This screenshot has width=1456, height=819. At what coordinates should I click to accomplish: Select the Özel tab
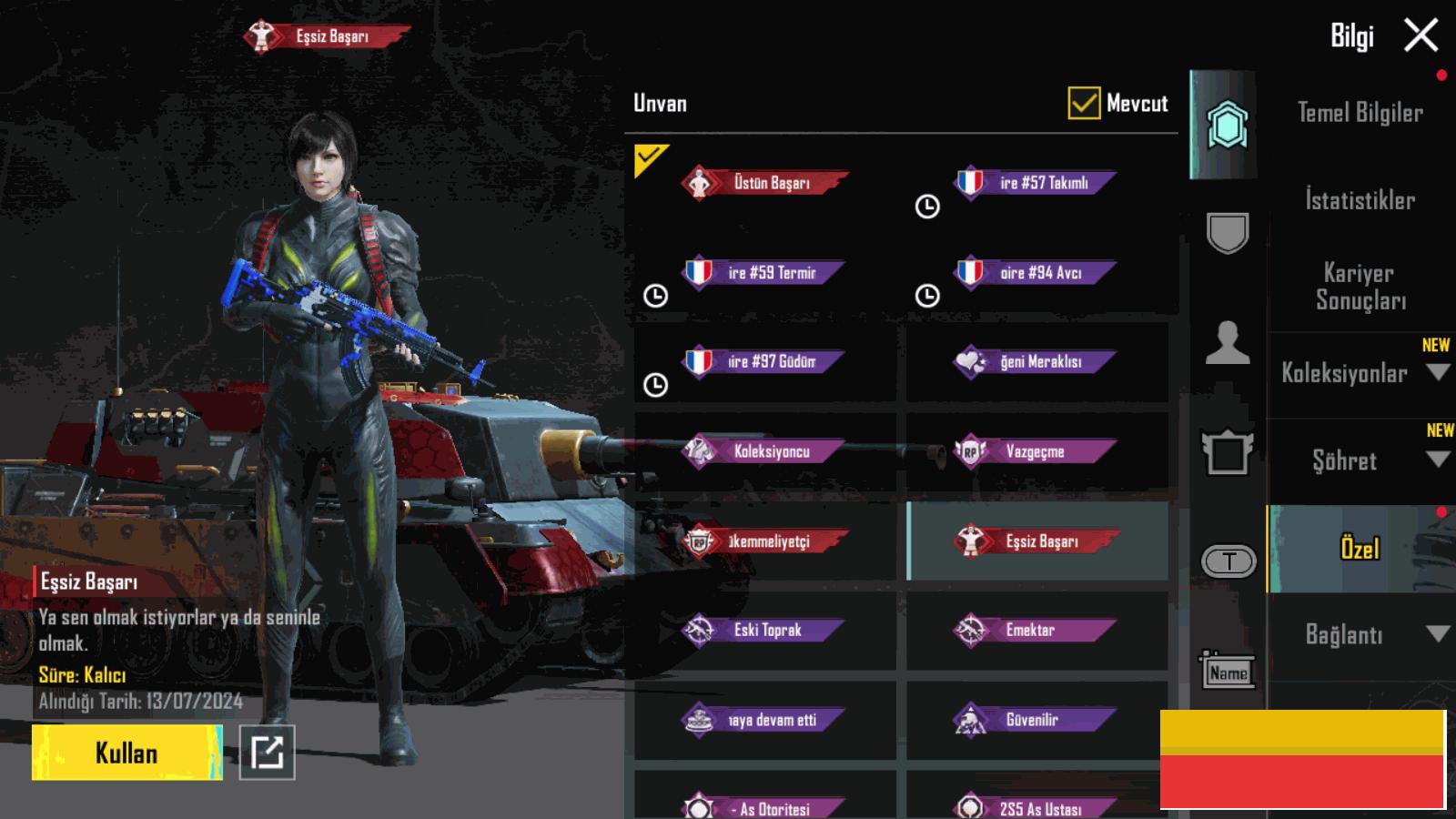pos(1360,549)
